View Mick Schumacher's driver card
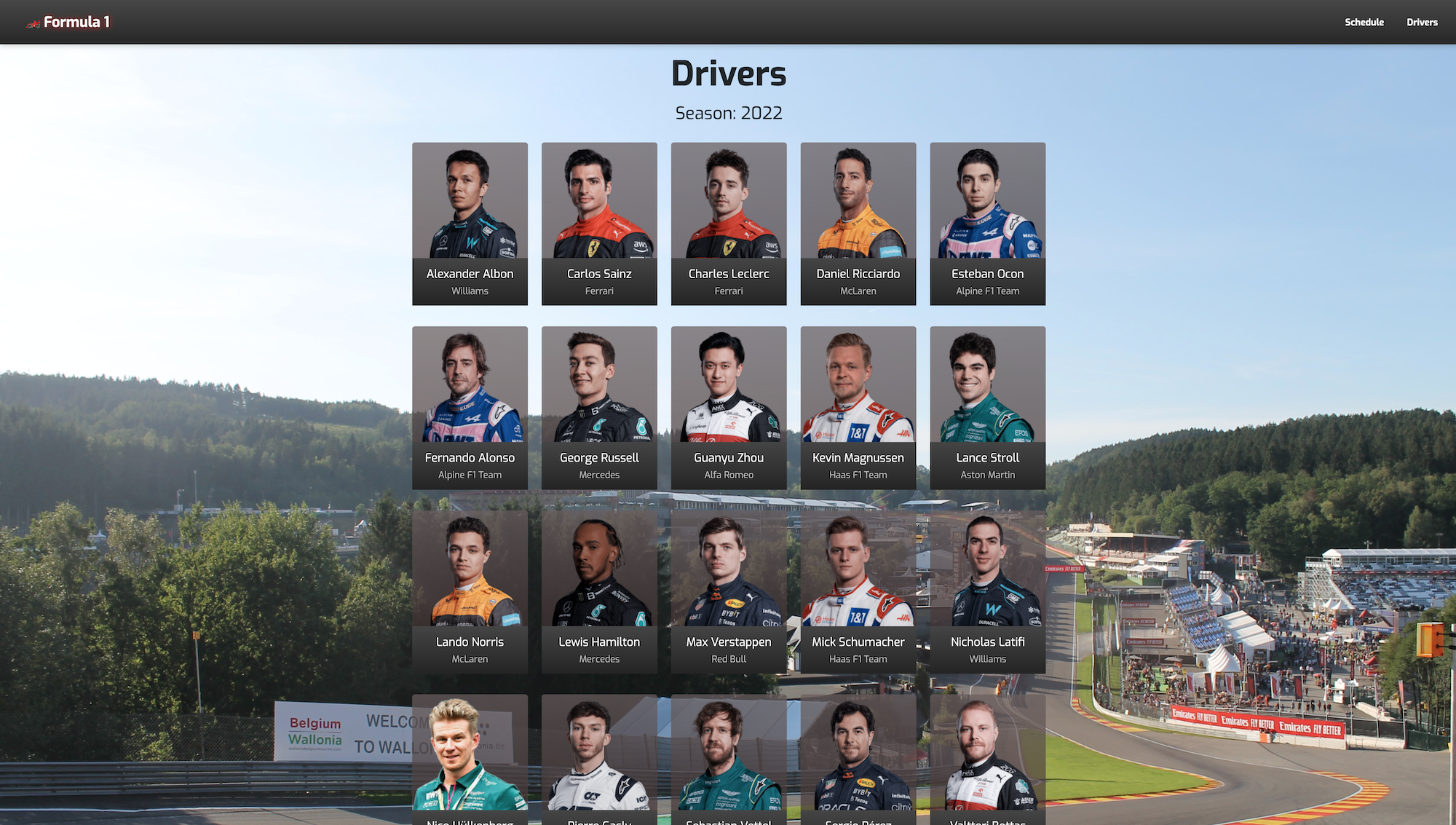This screenshot has width=1456, height=825. 858,592
